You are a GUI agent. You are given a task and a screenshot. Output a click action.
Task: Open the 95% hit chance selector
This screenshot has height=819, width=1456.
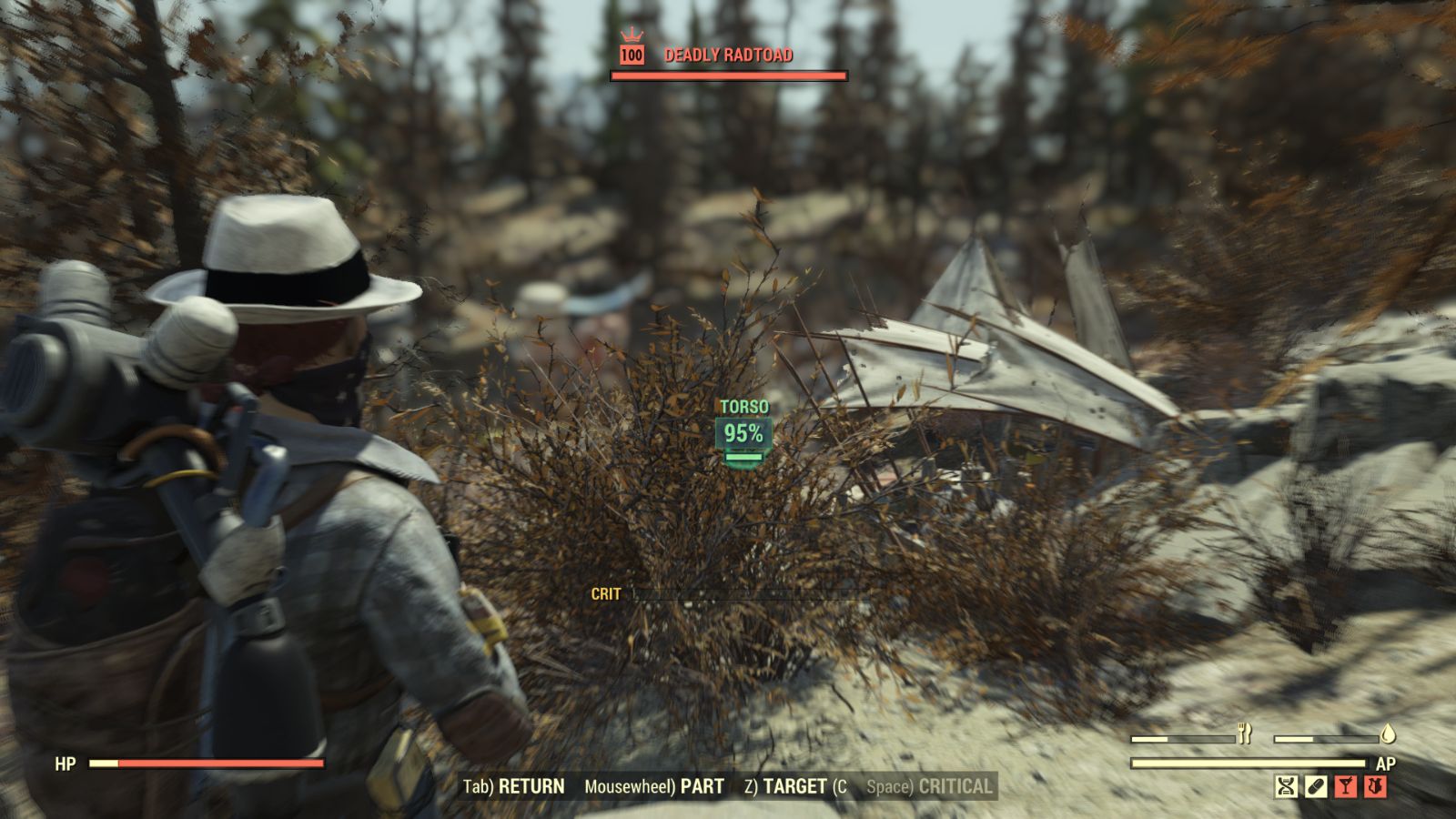click(743, 434)
